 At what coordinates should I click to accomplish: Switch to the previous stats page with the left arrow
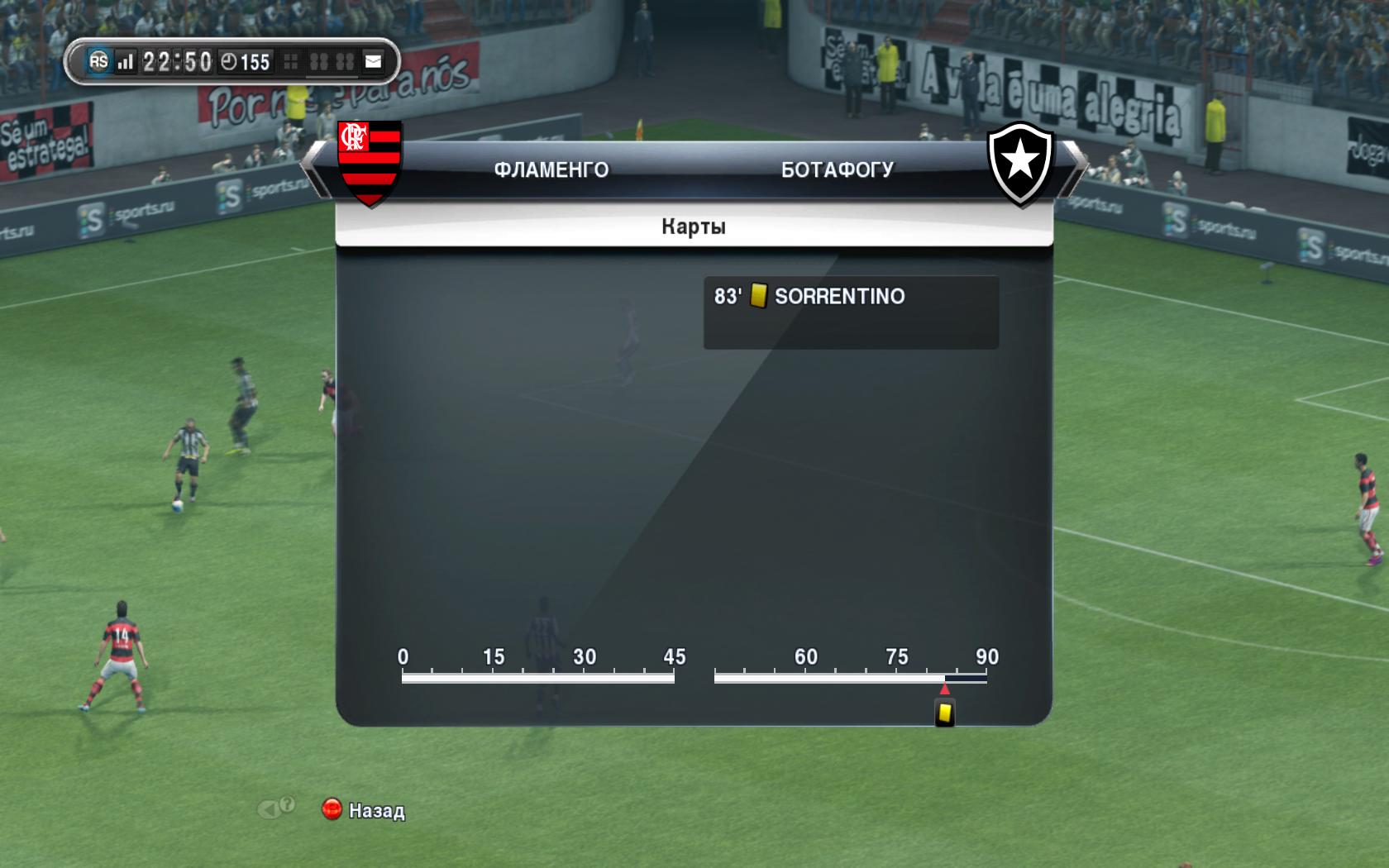click(315, 168)
